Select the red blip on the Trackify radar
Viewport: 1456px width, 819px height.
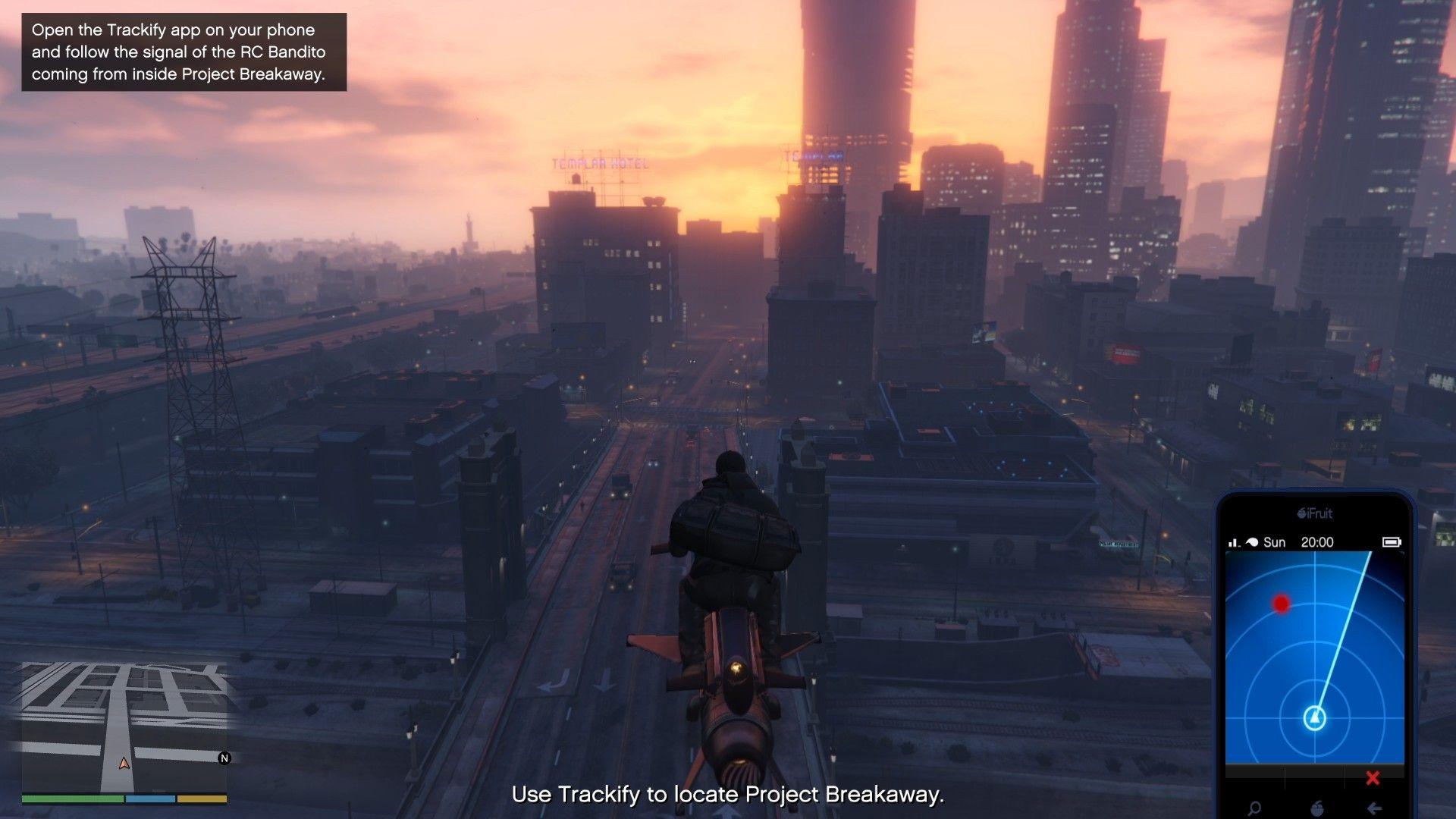click(x=1280, y=603)
